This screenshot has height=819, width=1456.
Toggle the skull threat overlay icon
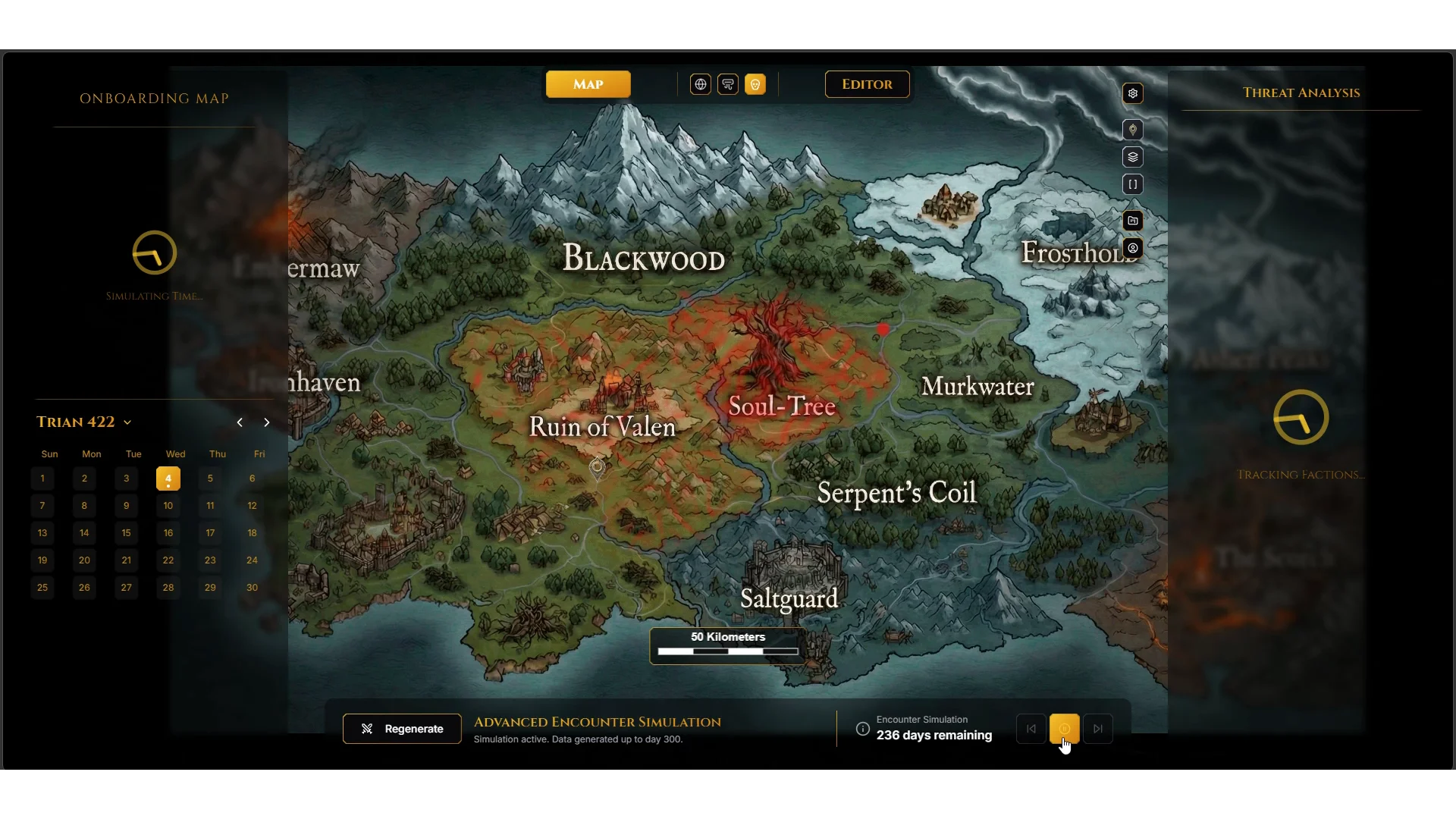[755, 84]
